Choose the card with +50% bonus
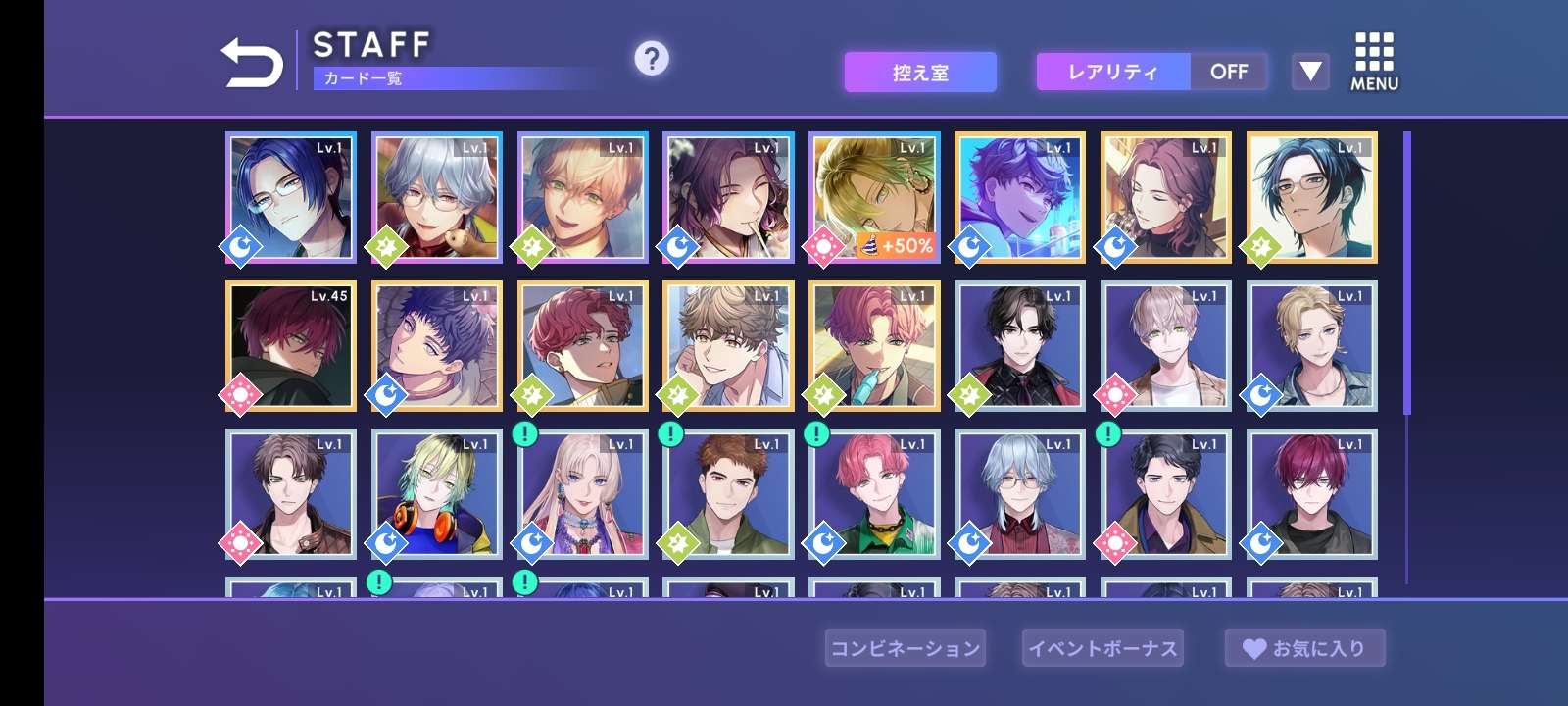The width and height of the screenshot is (1568, 706). [x=874, y=198]
